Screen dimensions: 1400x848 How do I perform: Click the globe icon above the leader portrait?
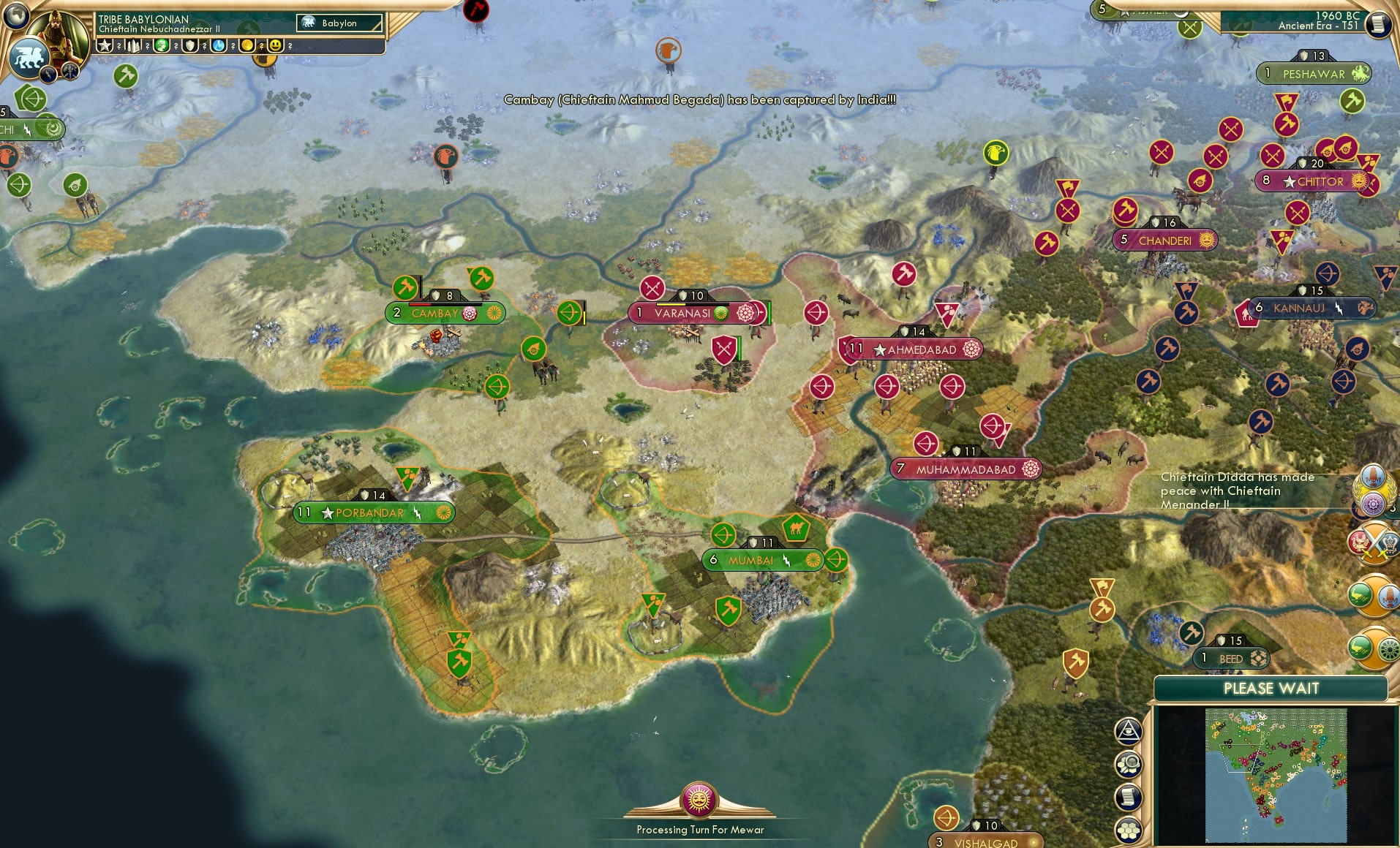pos(16,17)
